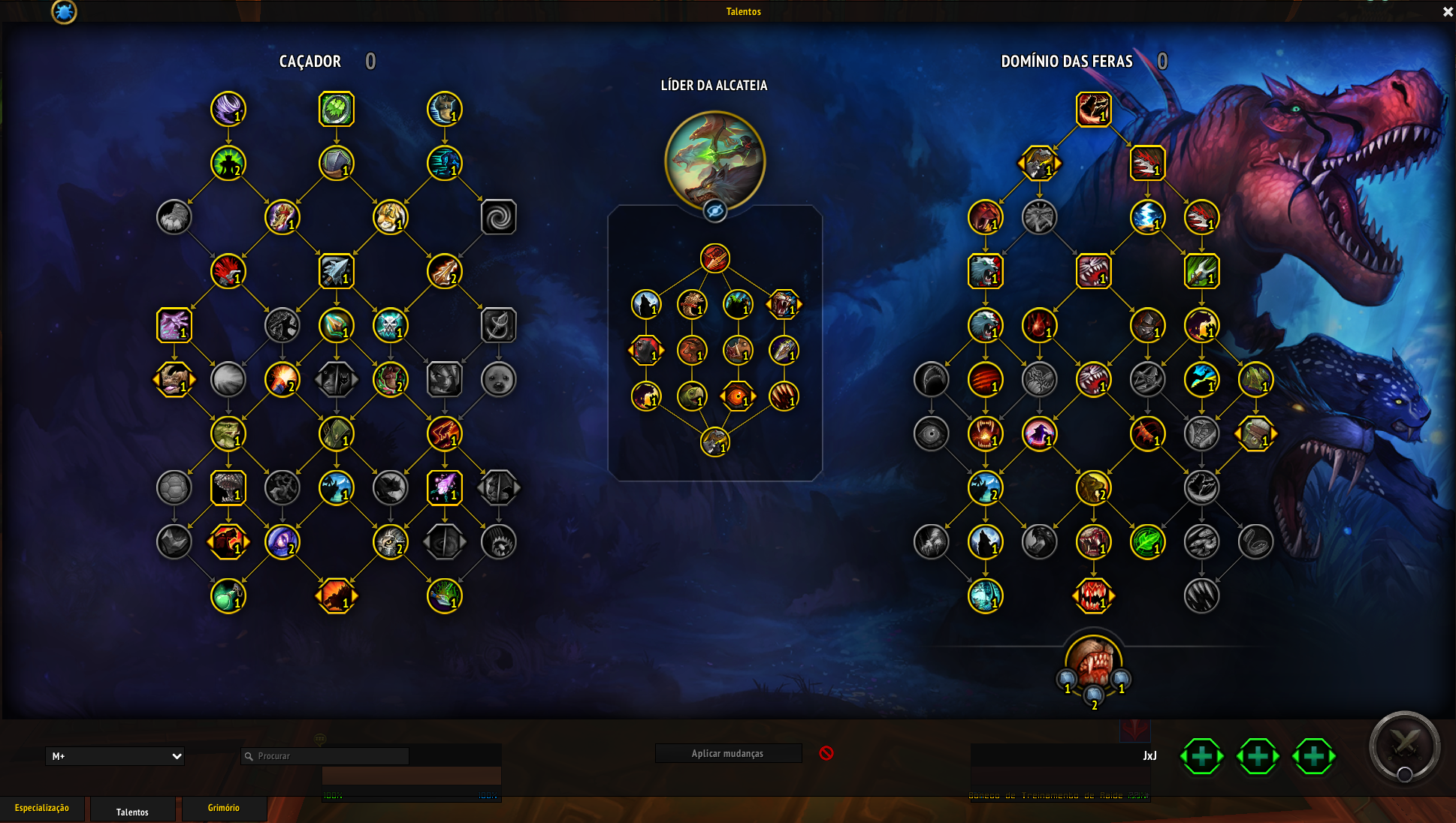Screen dimensions: 1456x823
Task: Select the grey eye talent node
Action: 932,434
